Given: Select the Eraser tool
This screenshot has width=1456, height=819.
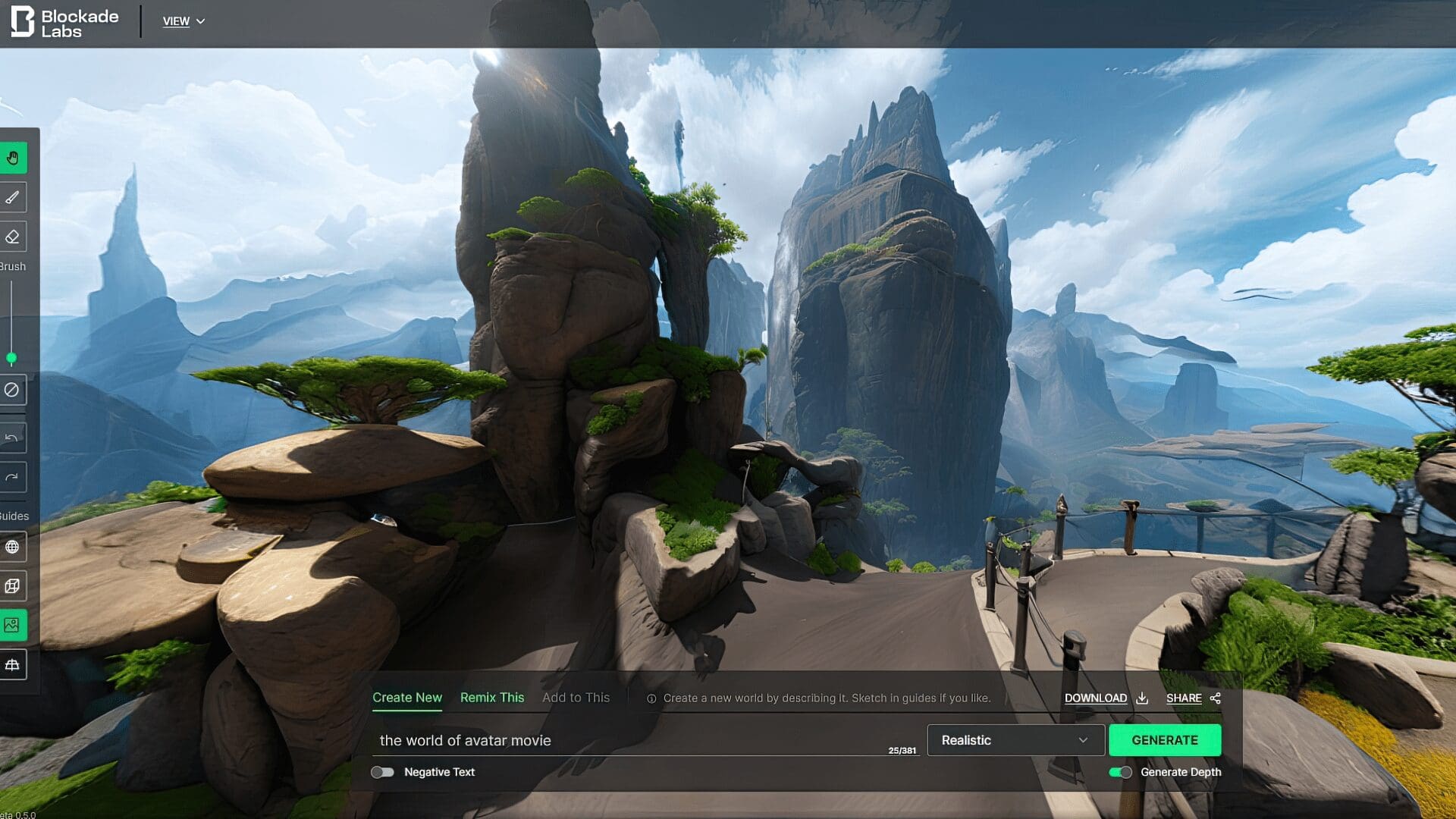Looking at the screenshot, I should coord(14,236).
